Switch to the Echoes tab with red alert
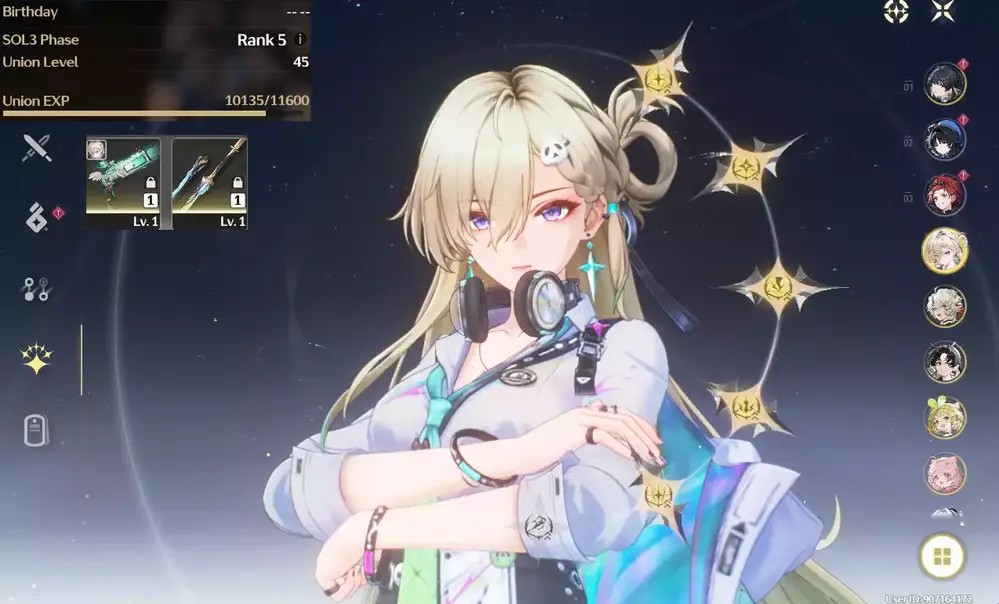The width and height of the screenshot is (999, 604). (37, 218)
